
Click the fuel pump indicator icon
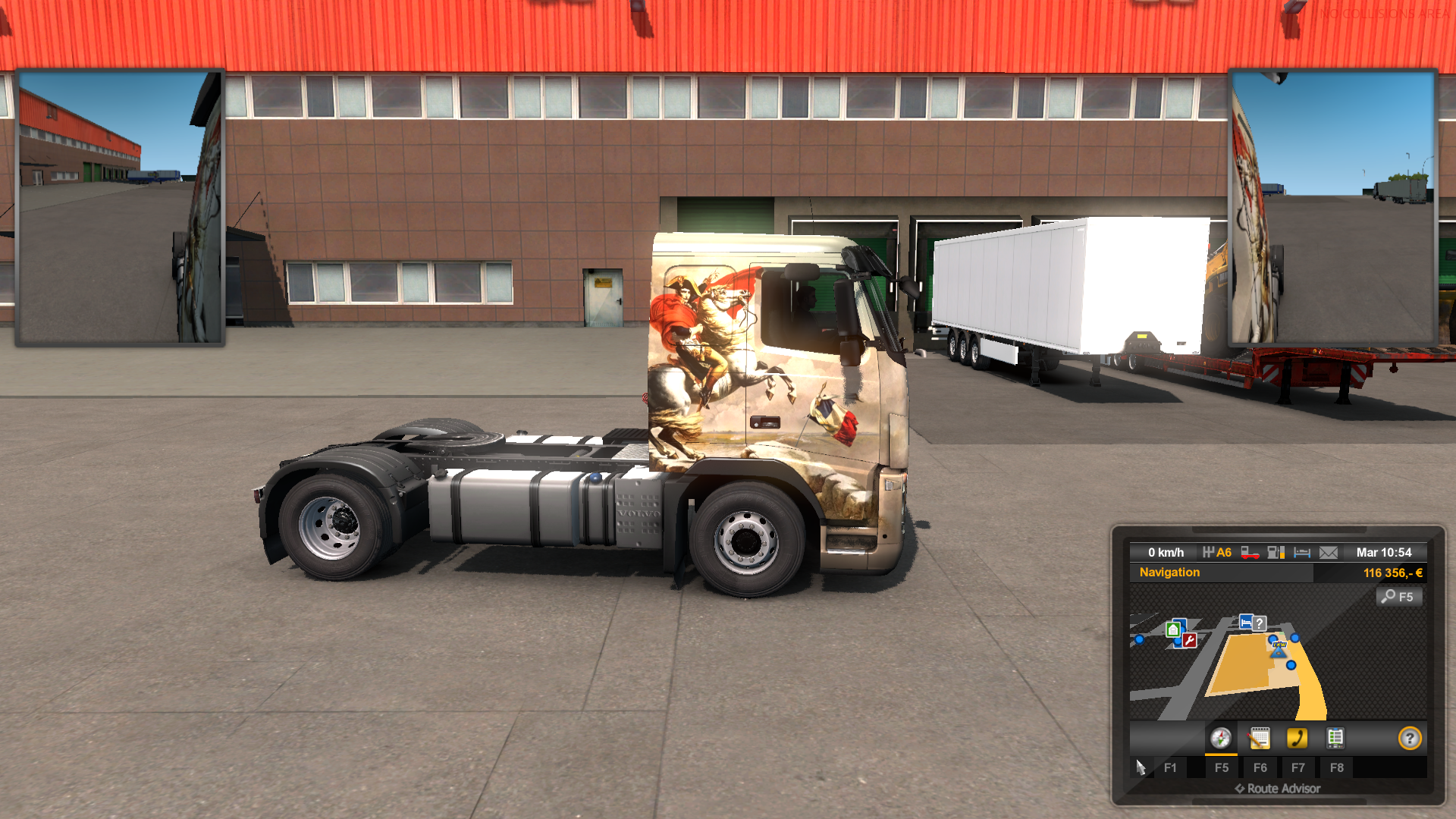[1276, 553]
